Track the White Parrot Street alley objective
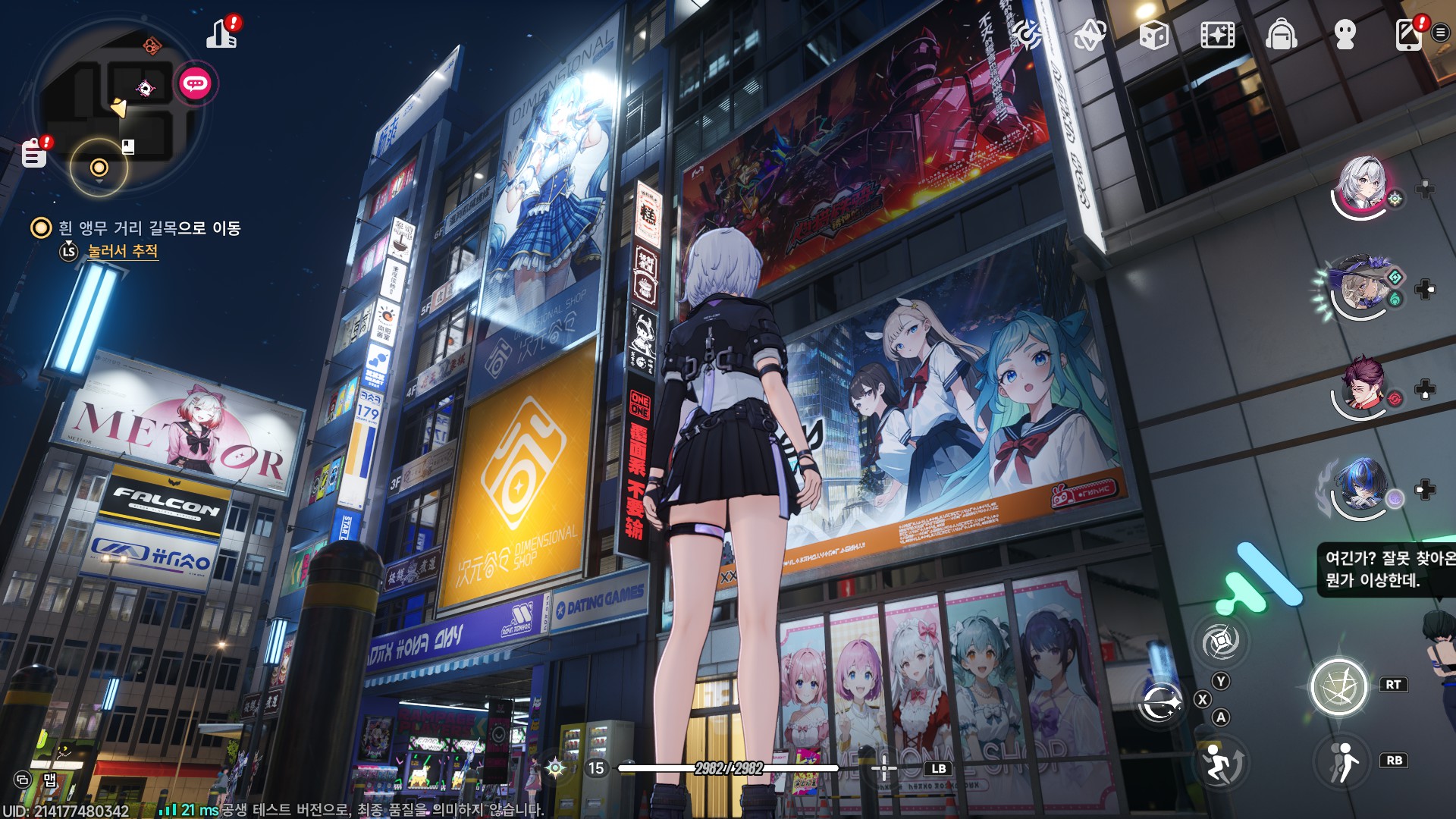The height and width of the screenshot is (819, 1456). click(x=123, y=251)
